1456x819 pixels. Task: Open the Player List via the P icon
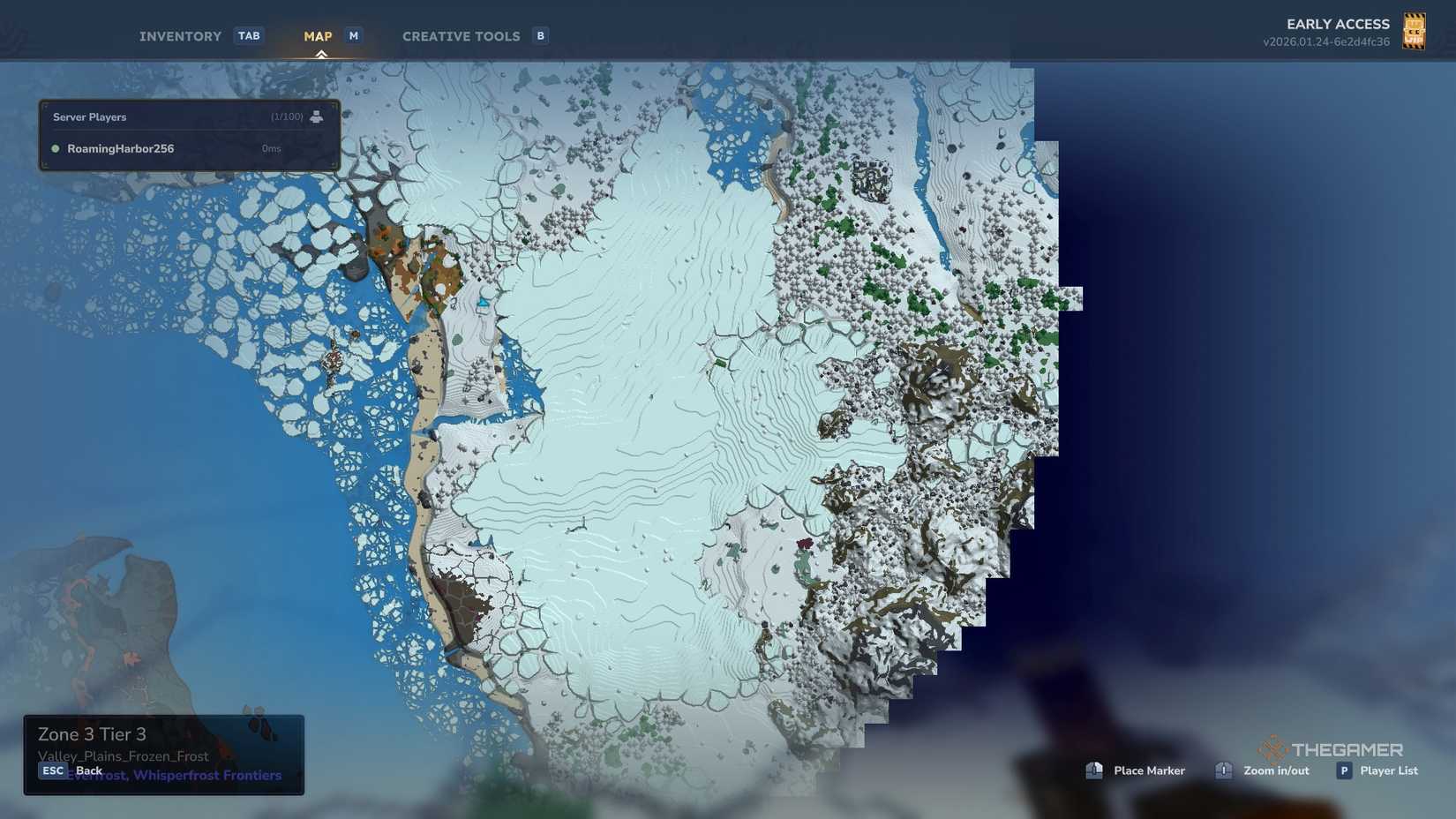(1343, 770)
